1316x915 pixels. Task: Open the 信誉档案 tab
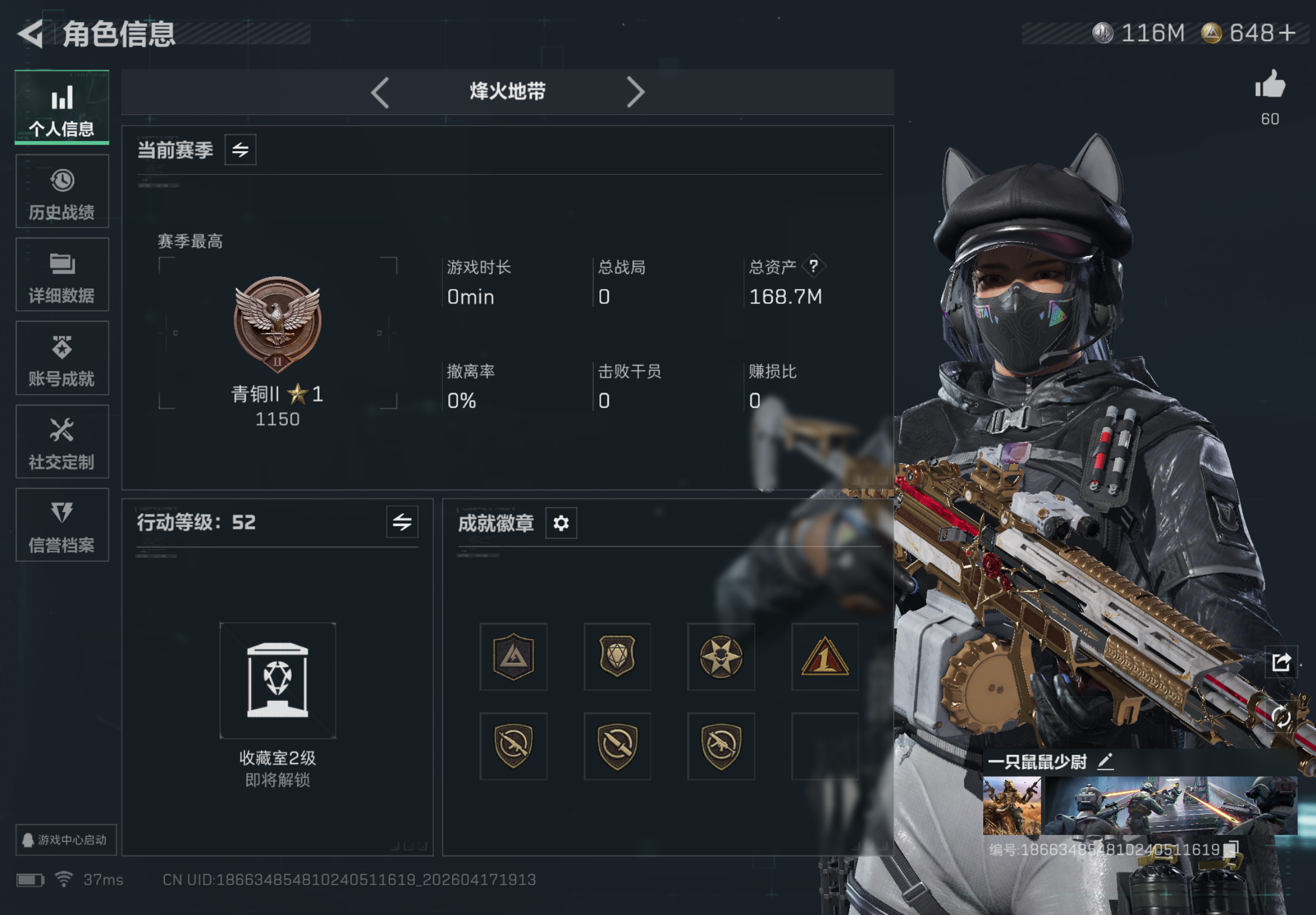[62, 524]
